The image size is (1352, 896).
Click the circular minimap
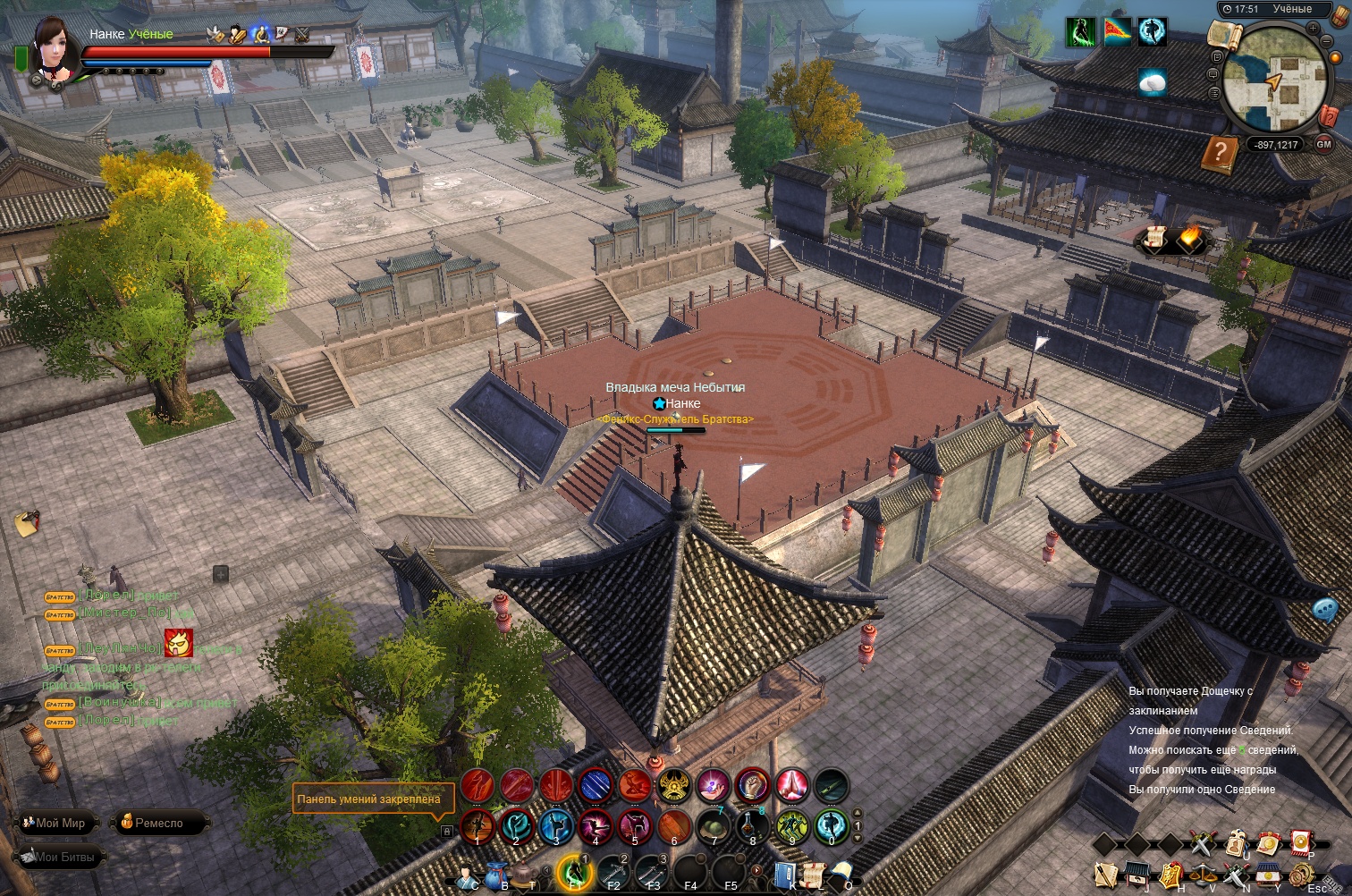coord(1275,78)
